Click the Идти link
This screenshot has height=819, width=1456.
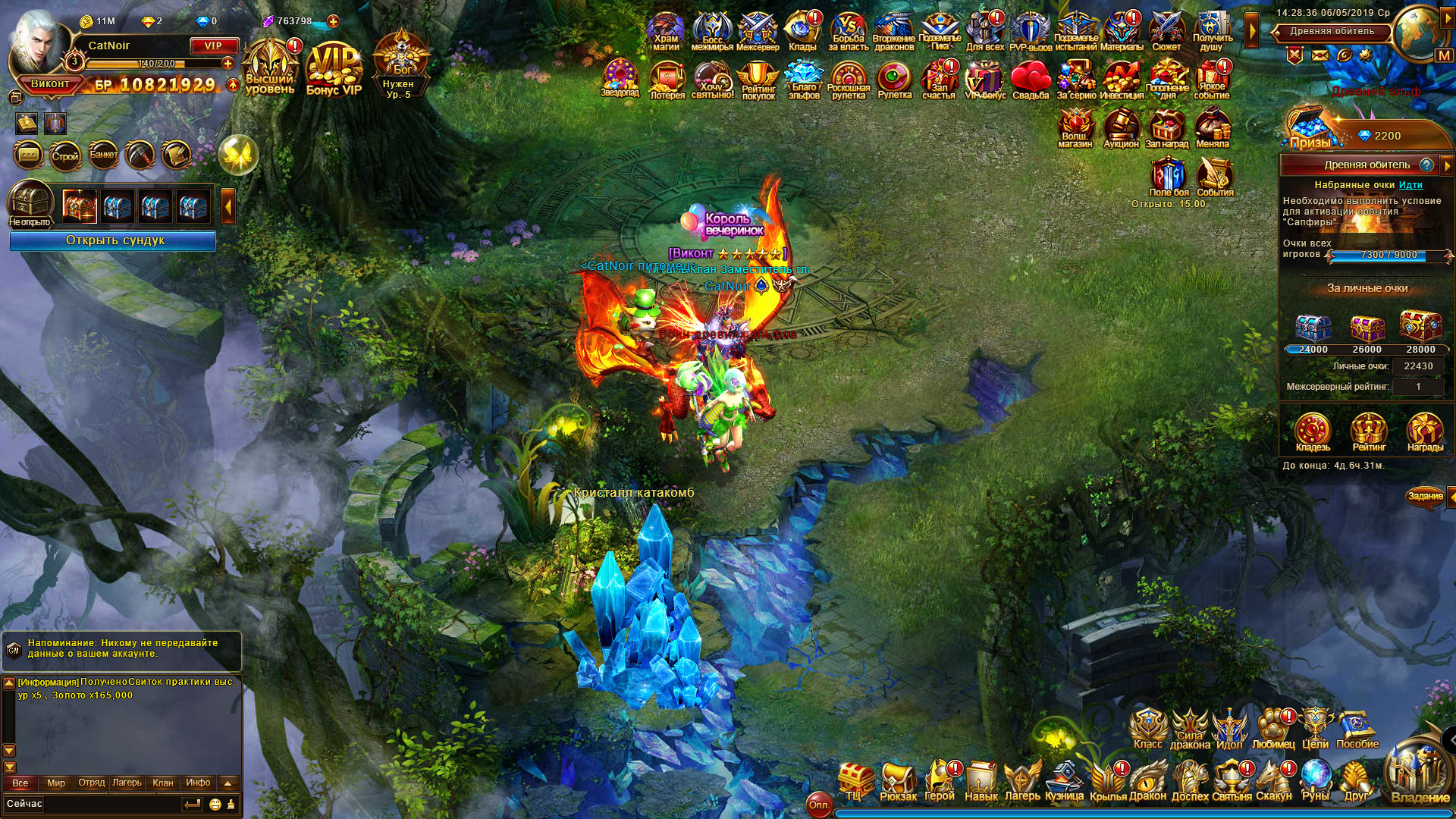(x=1410, y=185)
